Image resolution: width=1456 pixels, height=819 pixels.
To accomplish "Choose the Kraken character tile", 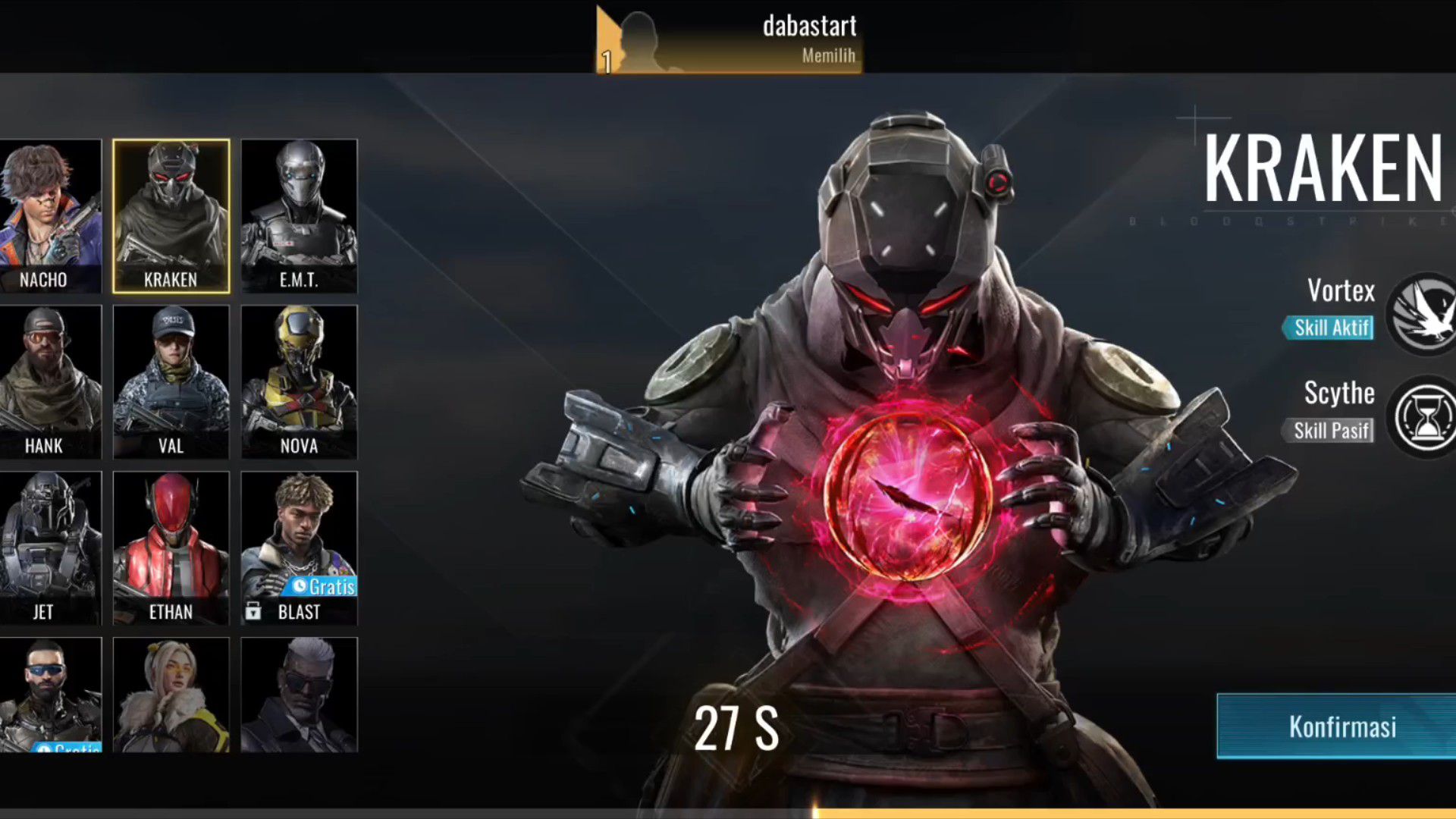I will click(171, 216).
